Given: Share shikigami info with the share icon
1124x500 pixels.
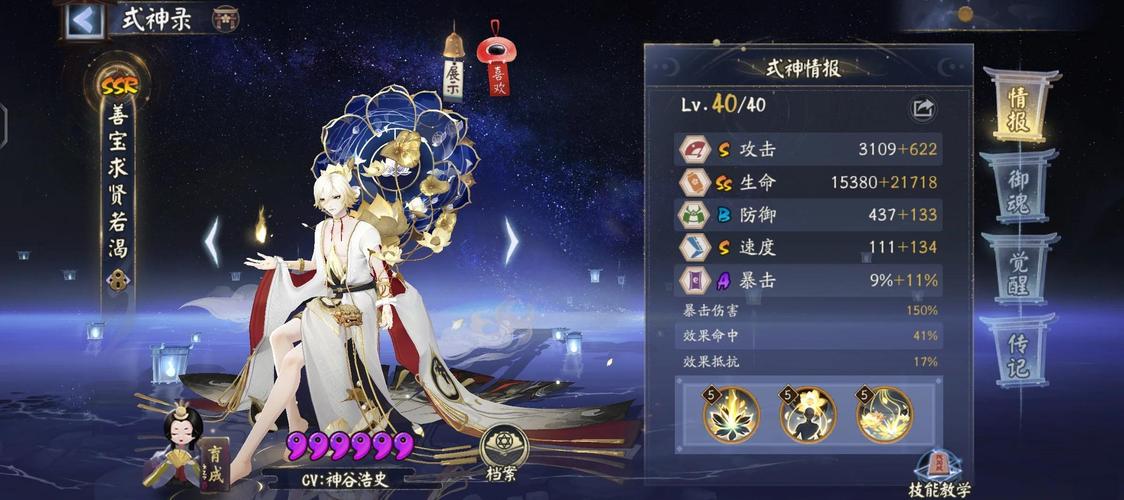Looking at the screenshot, I should tap(922, 108).
